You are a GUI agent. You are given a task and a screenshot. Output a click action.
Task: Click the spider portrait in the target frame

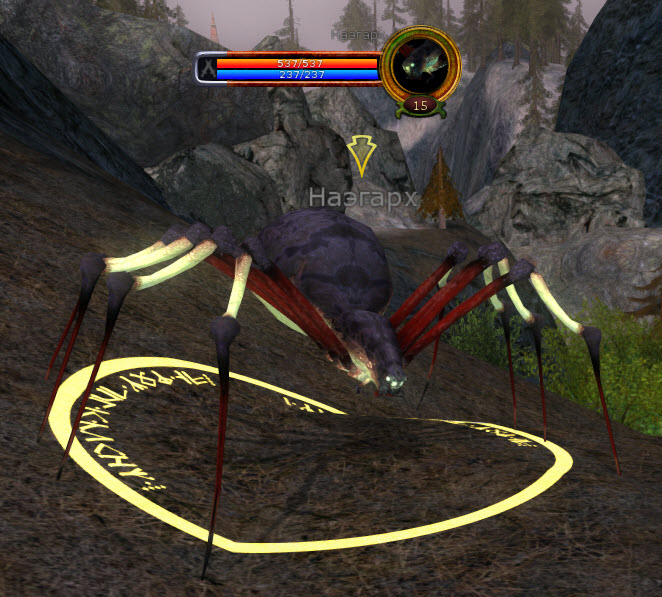coord(420,64)
